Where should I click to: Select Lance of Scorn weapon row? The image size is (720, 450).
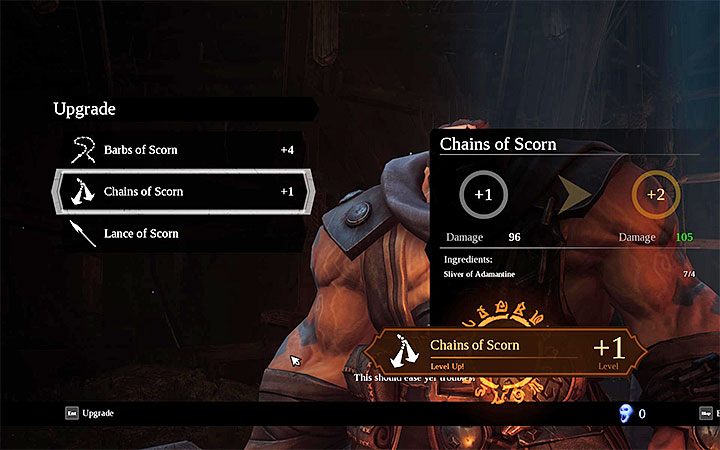pos(141,233)
